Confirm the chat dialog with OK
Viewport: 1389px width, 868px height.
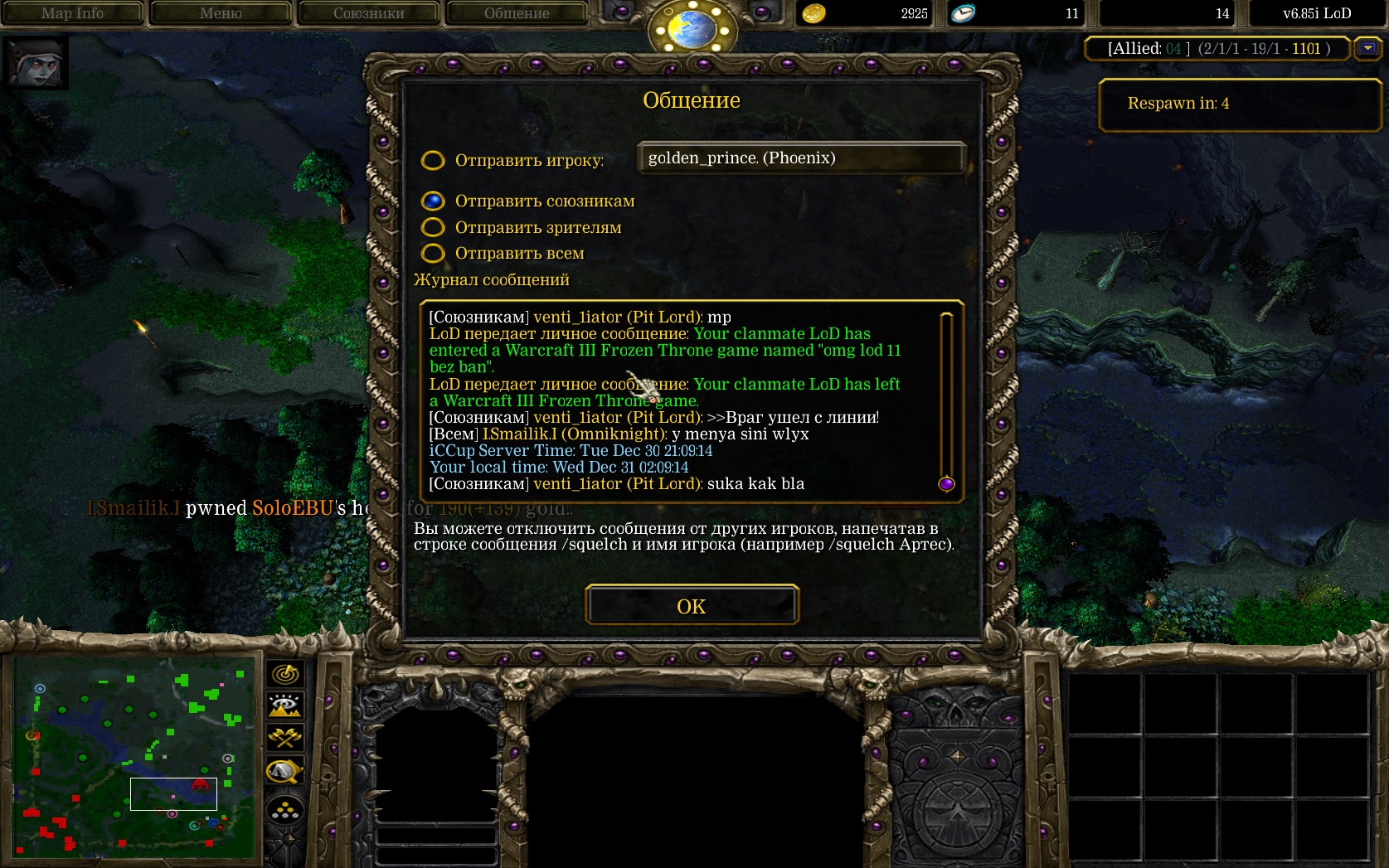tap(692, 606)
